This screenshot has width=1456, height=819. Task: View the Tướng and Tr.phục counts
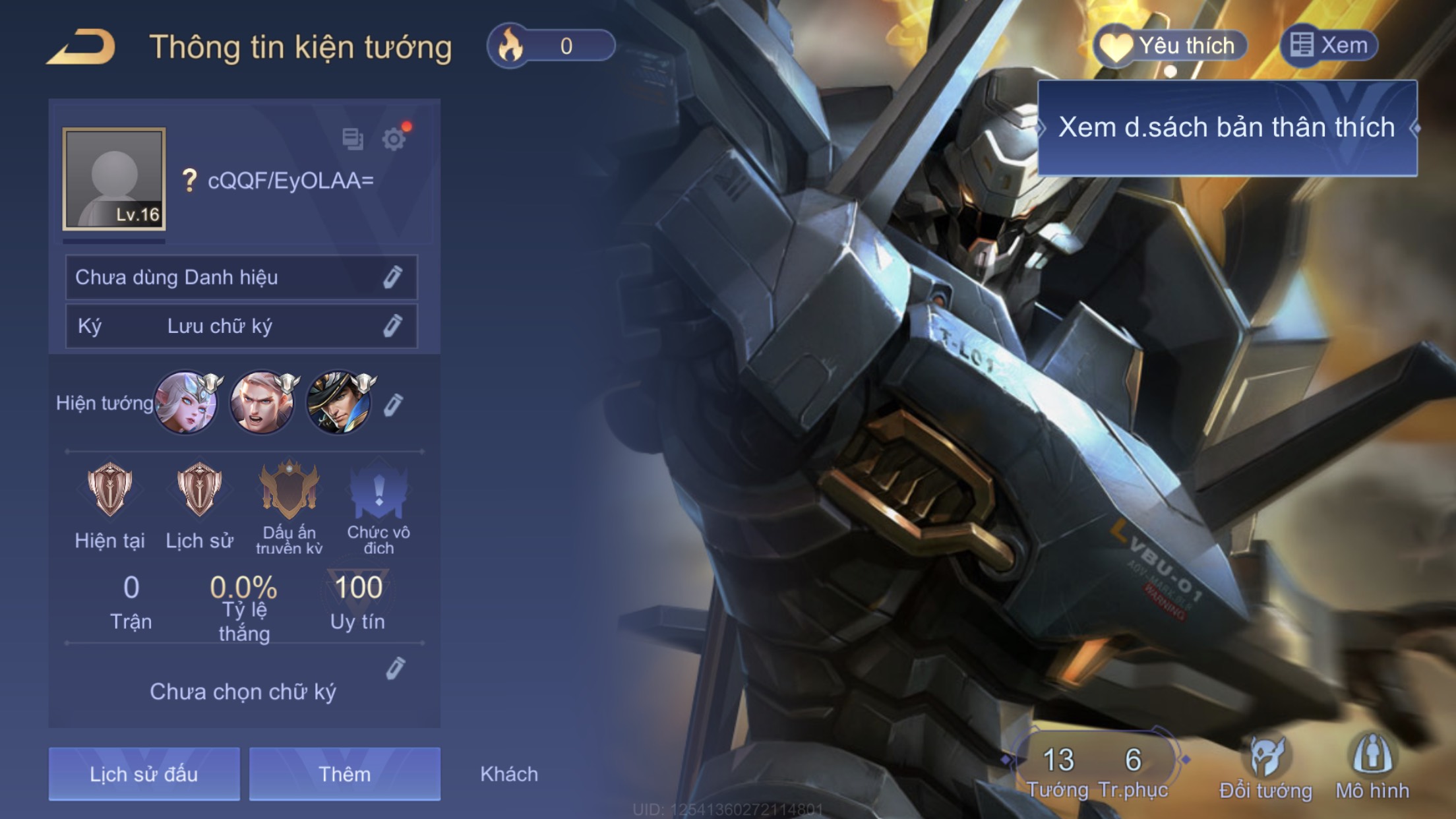coord(1096,768)
